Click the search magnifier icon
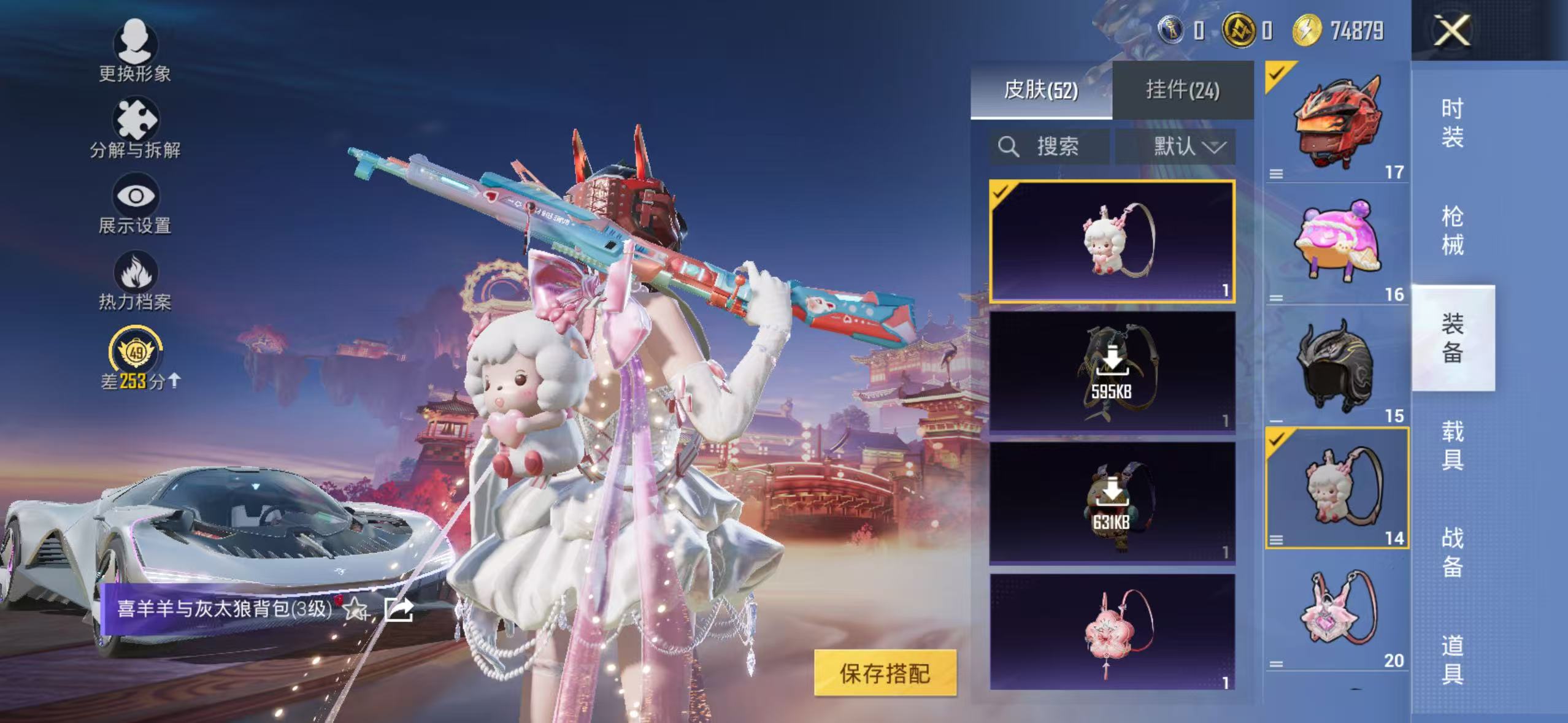 tap(1009, 147)
